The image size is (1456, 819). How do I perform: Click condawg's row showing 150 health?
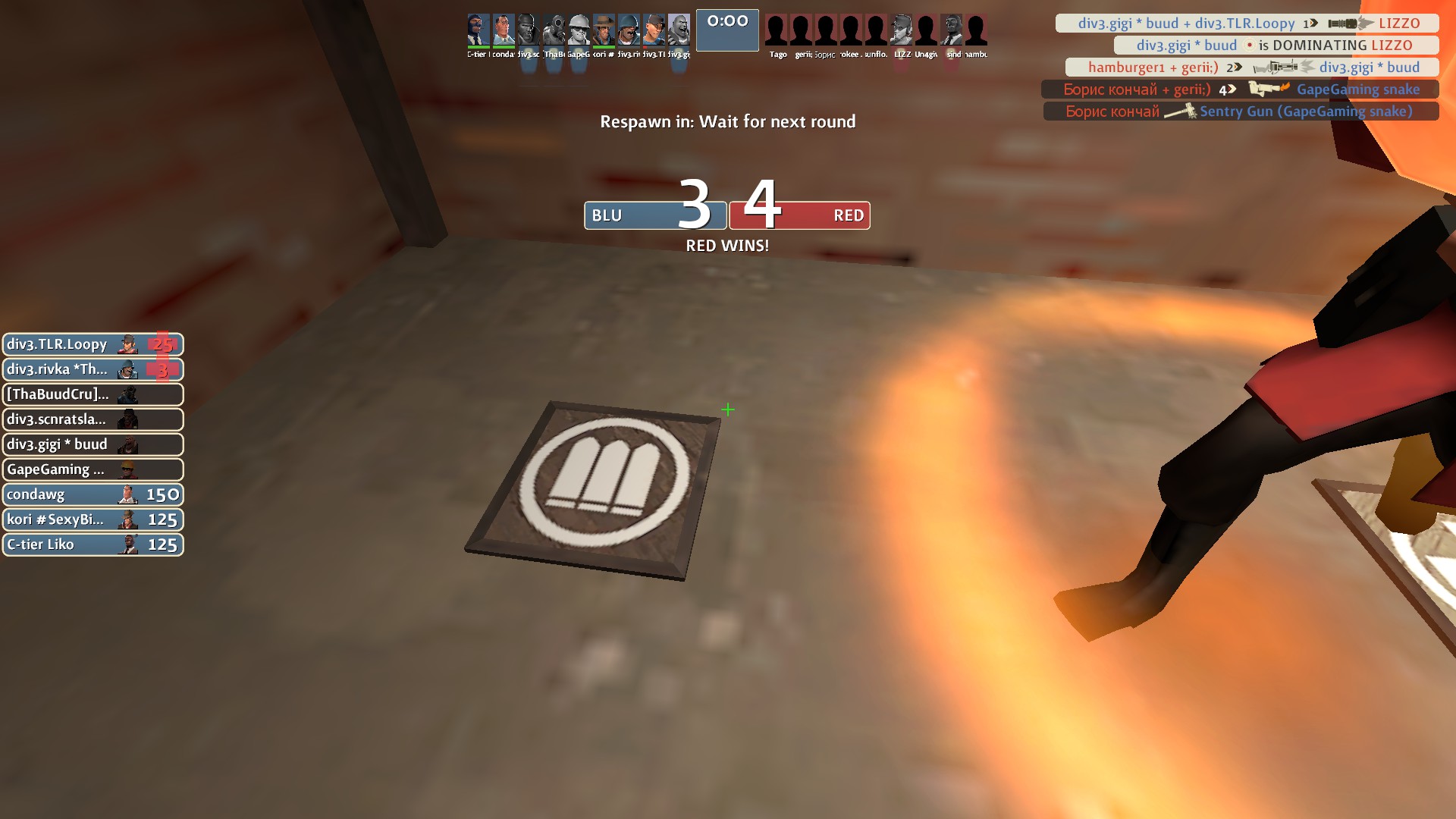[x=93, y=494]
